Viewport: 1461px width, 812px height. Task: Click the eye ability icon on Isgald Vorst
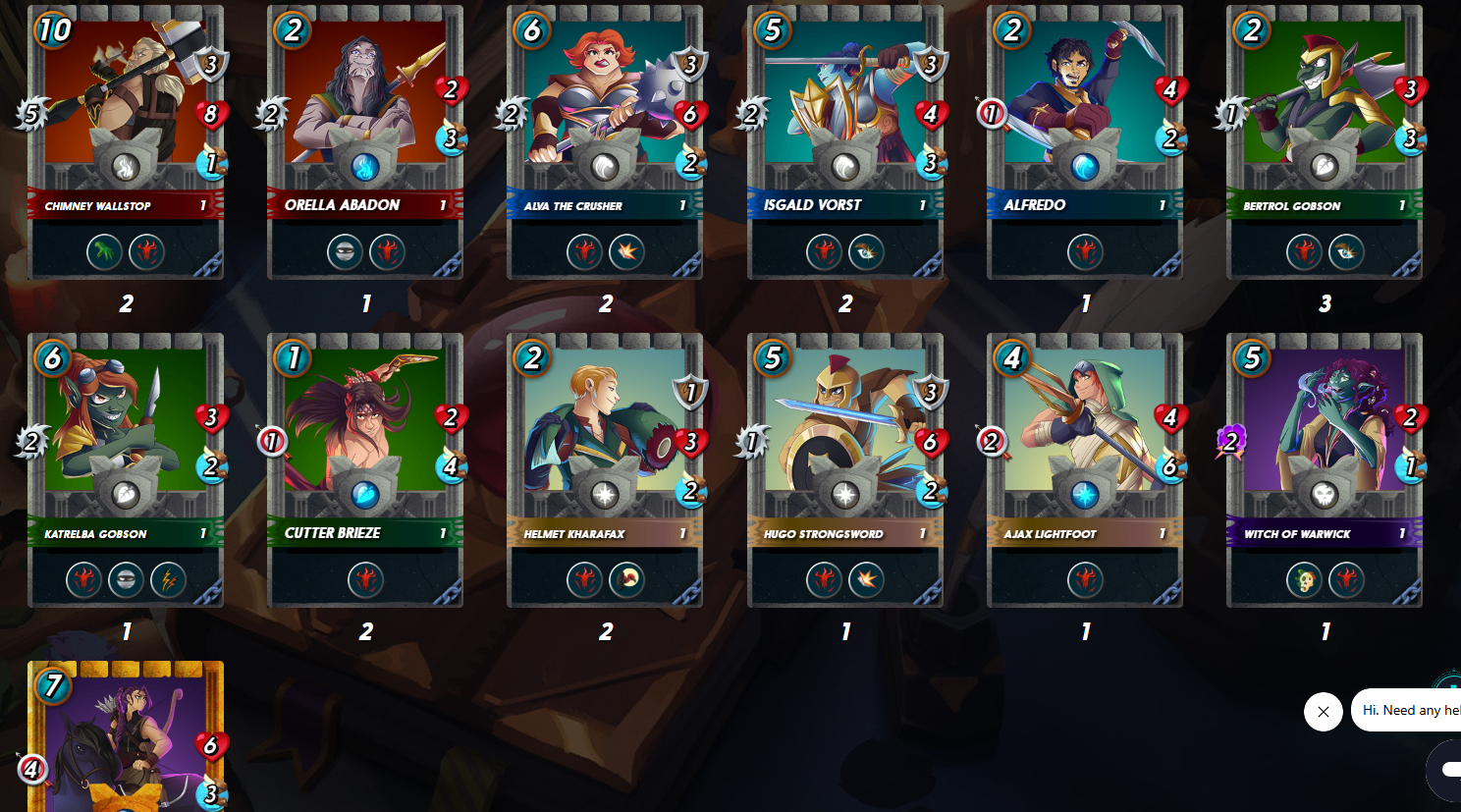tap(868, 251)
